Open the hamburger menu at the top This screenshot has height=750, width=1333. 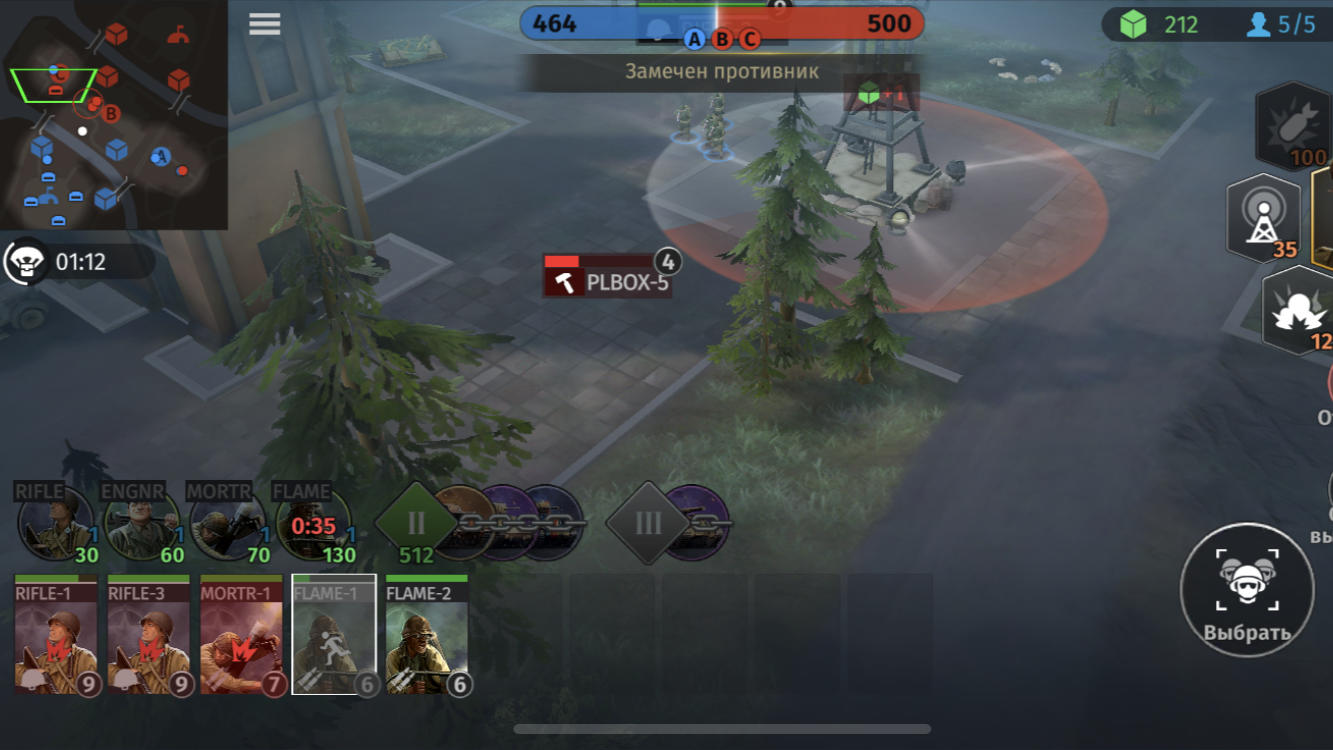click(264, 24)
